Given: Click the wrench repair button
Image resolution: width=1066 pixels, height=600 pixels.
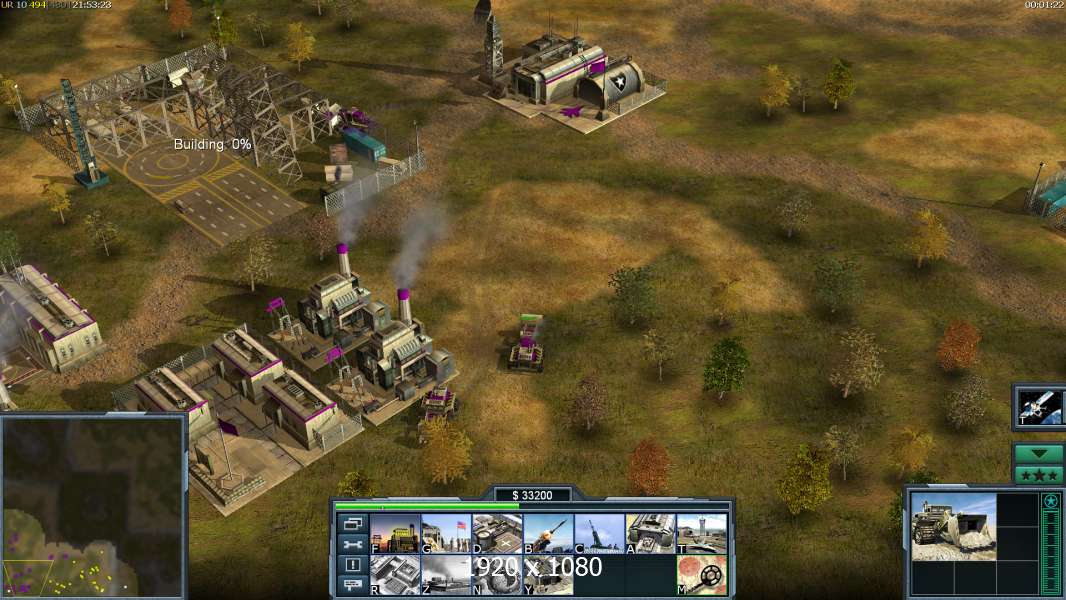Looking at the screenshot, I should 352,544.
